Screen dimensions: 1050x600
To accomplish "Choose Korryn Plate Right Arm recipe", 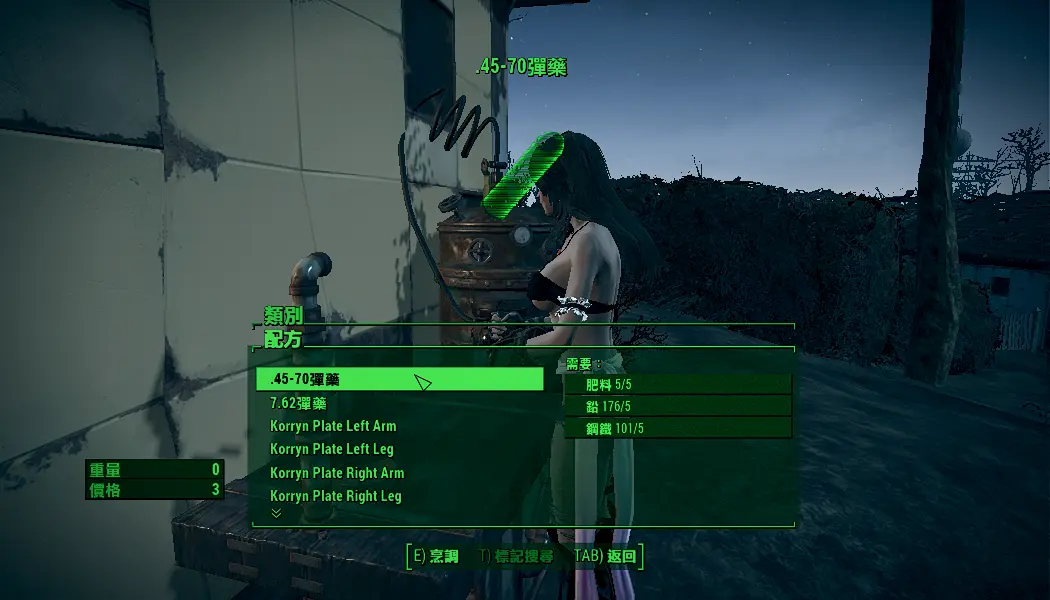I will point(337,473).
